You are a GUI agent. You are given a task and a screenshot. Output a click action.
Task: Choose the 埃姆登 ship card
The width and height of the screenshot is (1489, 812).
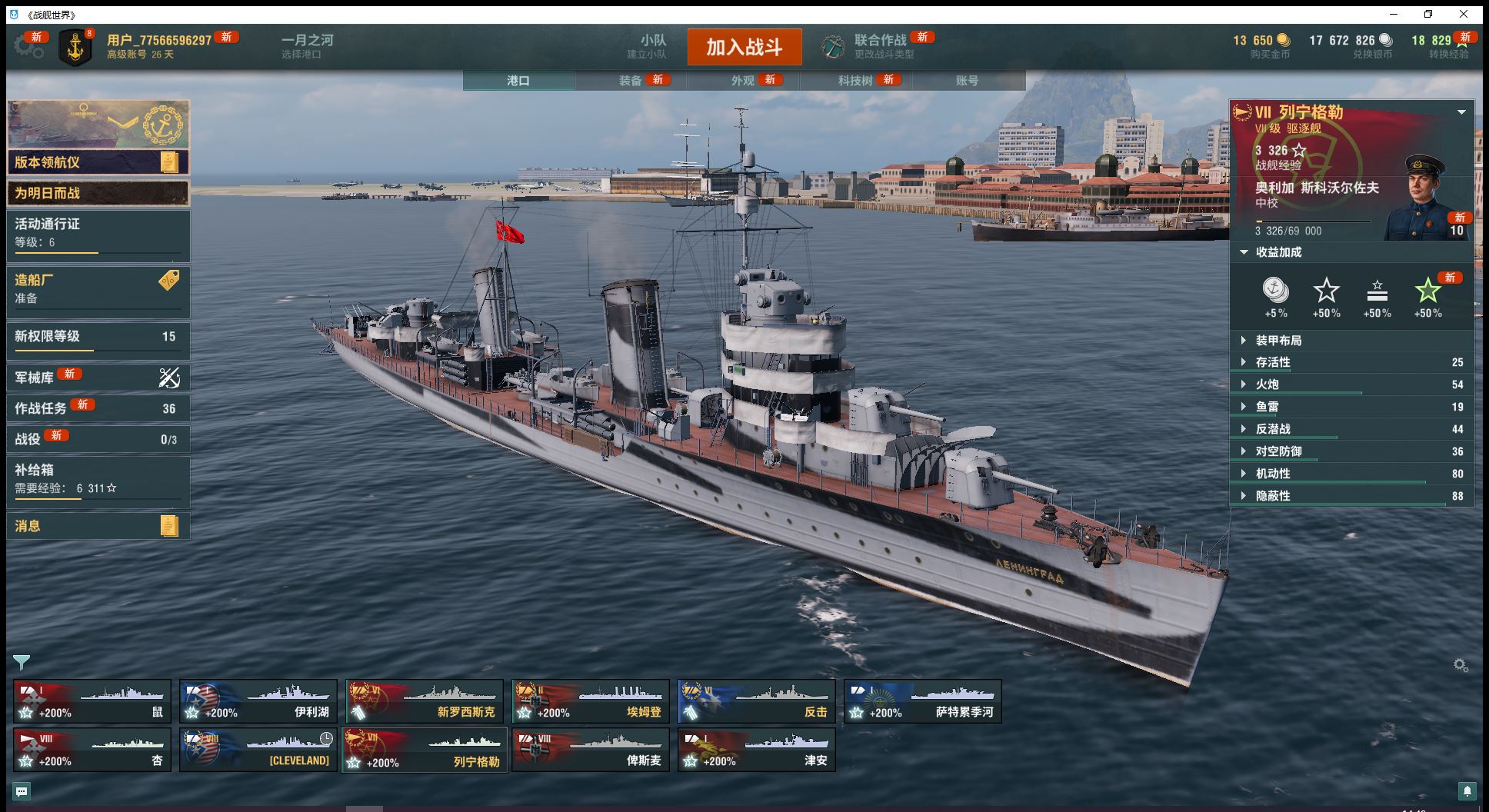590,701
